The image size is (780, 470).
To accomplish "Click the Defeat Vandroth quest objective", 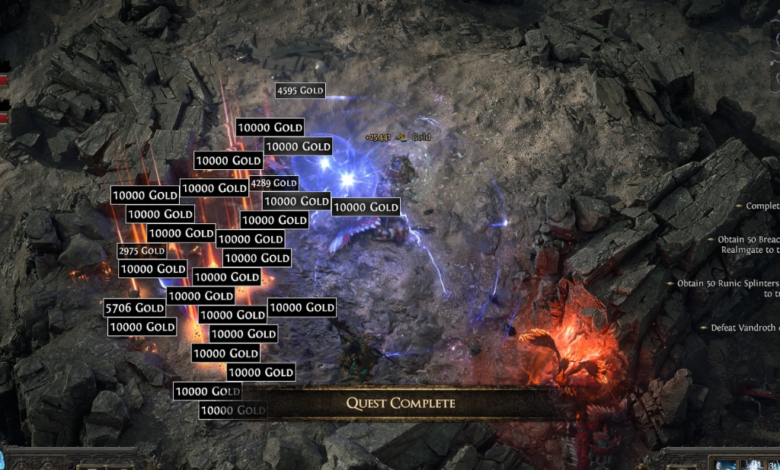I will tap(742, 328).
